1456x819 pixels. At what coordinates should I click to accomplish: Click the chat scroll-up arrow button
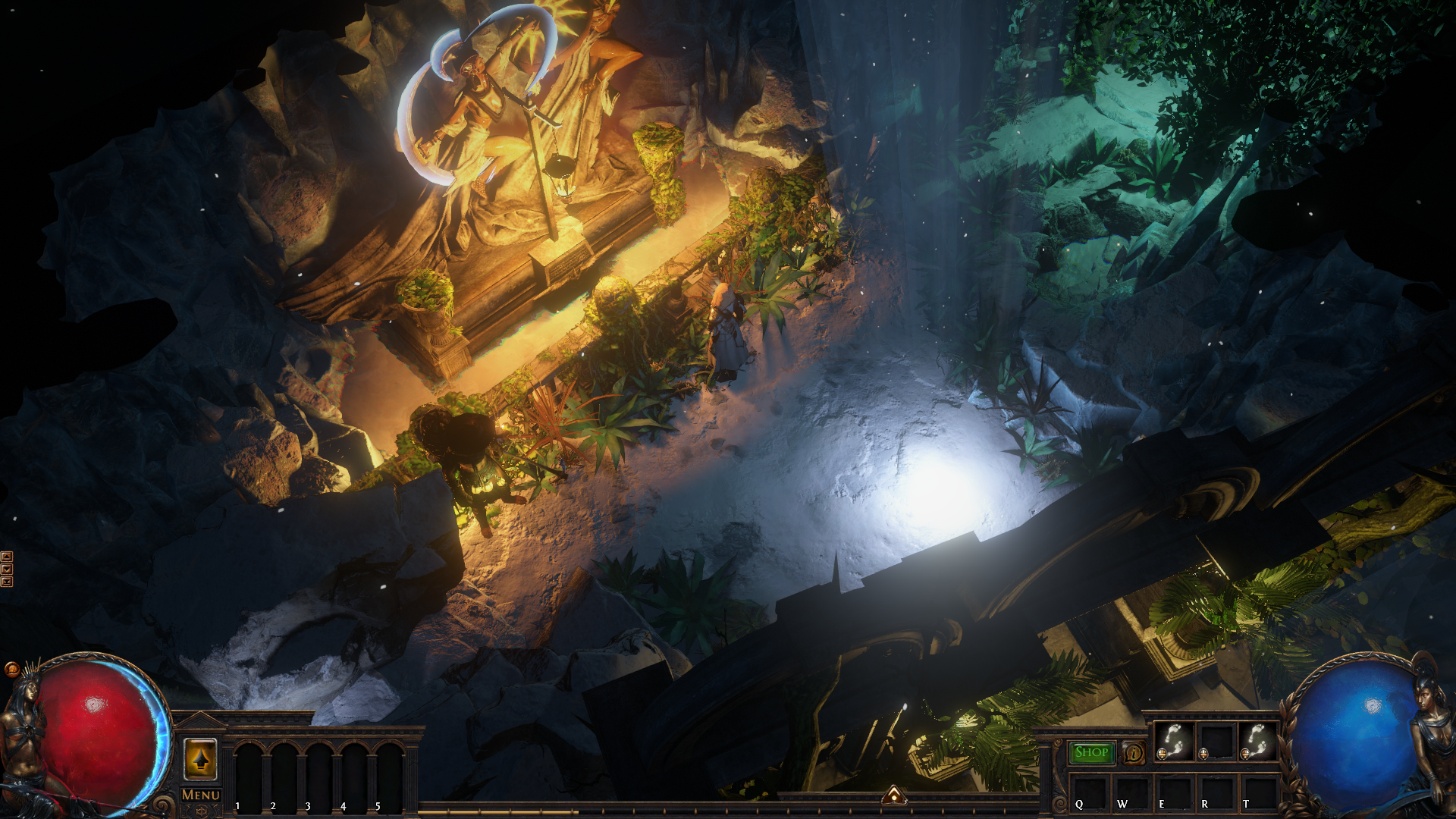tap(7, 557)
